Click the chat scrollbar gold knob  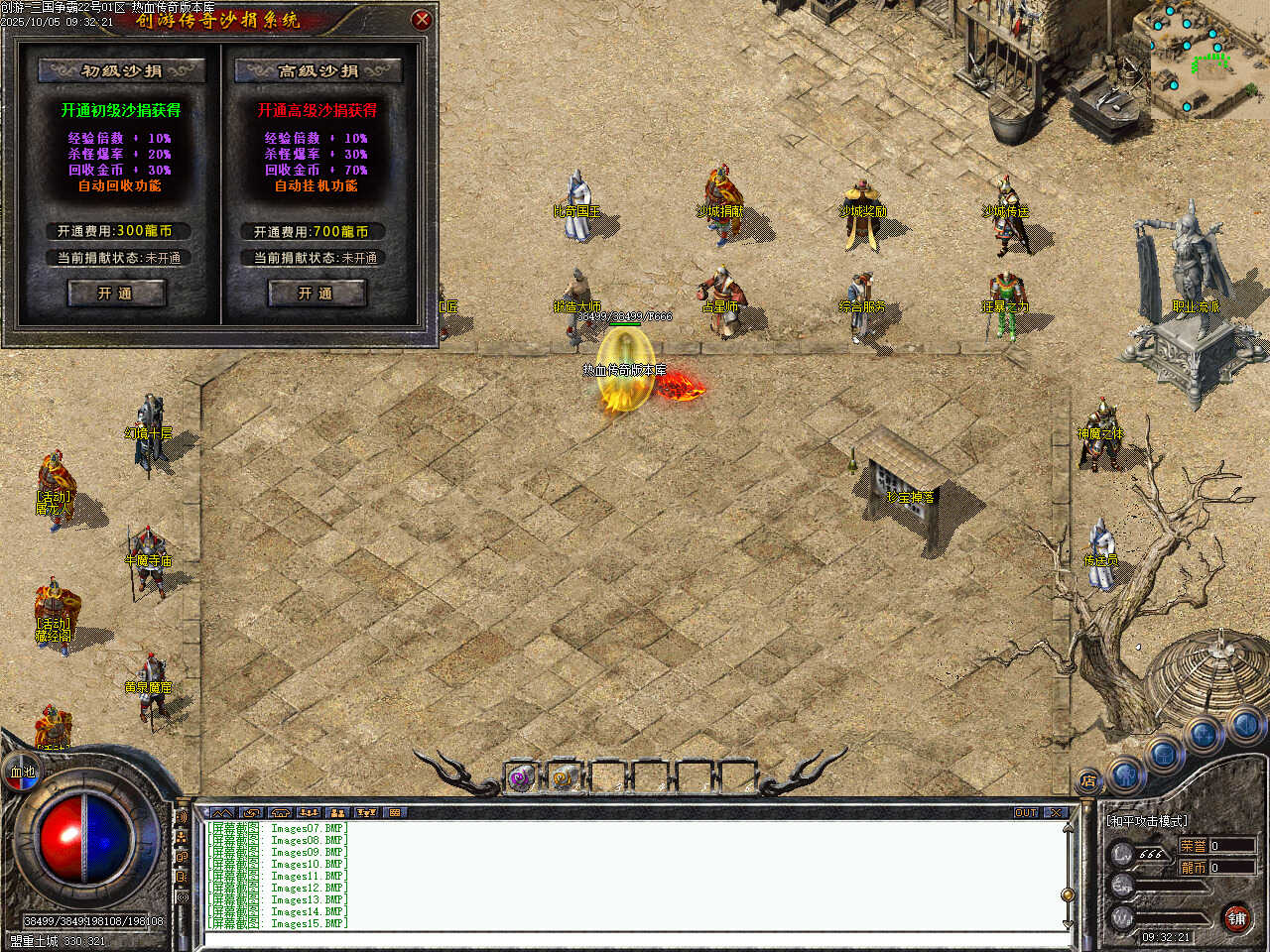(x=1068, y=894)
